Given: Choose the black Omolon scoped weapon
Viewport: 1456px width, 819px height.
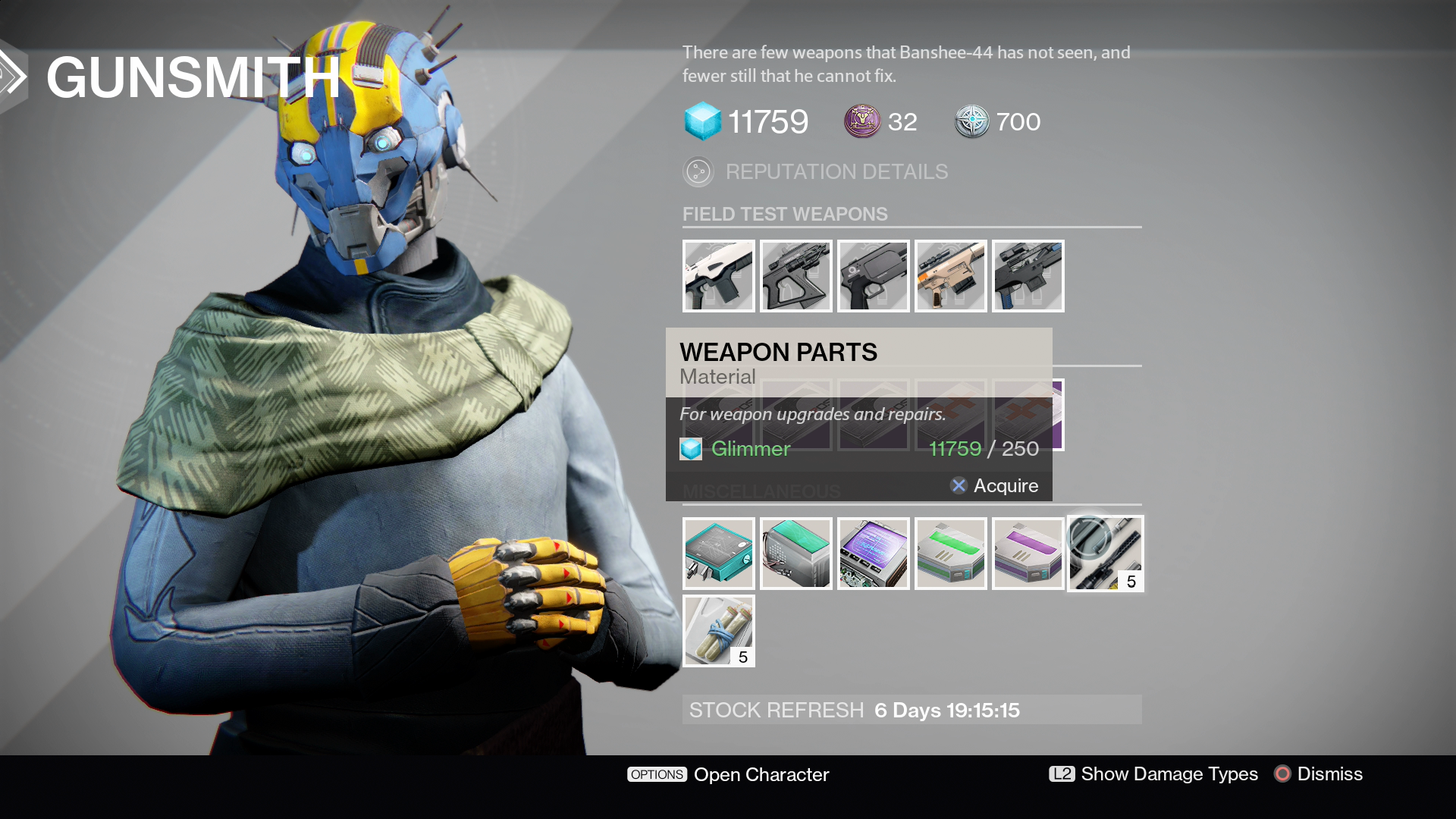Looking at the screenshot, I should (795, 276).
